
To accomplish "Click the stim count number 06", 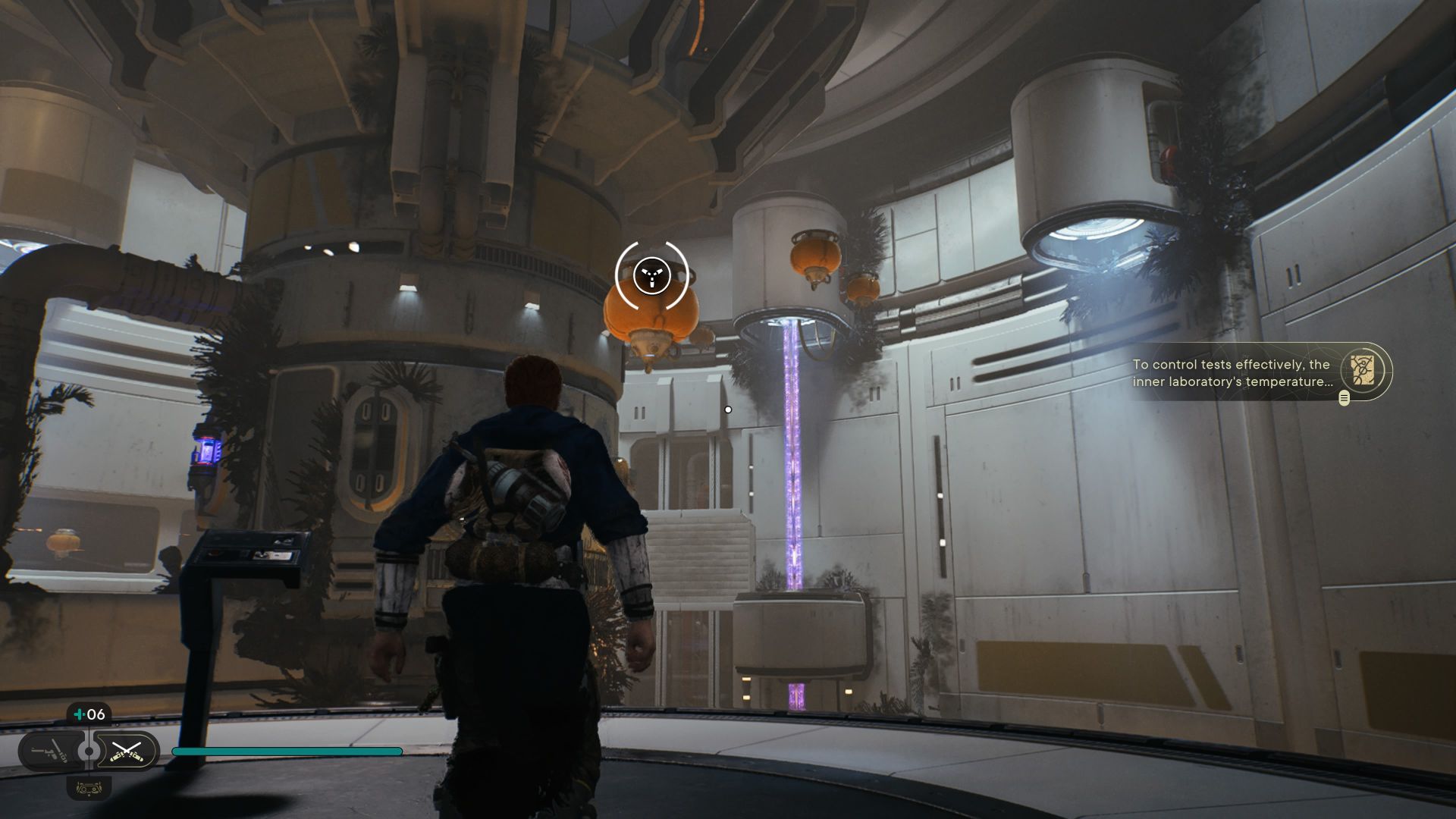I will 96,714.
